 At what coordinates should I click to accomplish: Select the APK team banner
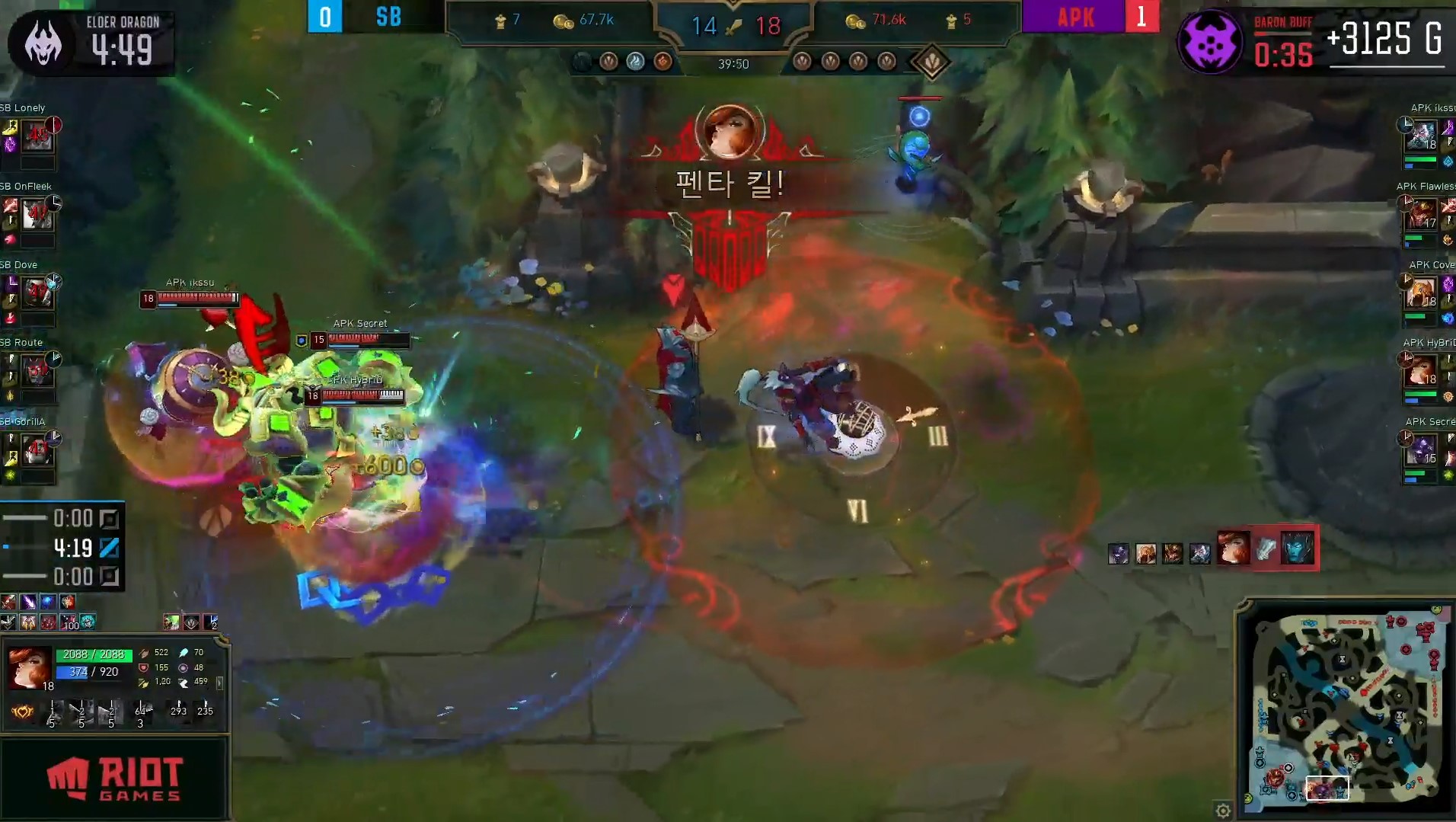tap(1076, 17)
